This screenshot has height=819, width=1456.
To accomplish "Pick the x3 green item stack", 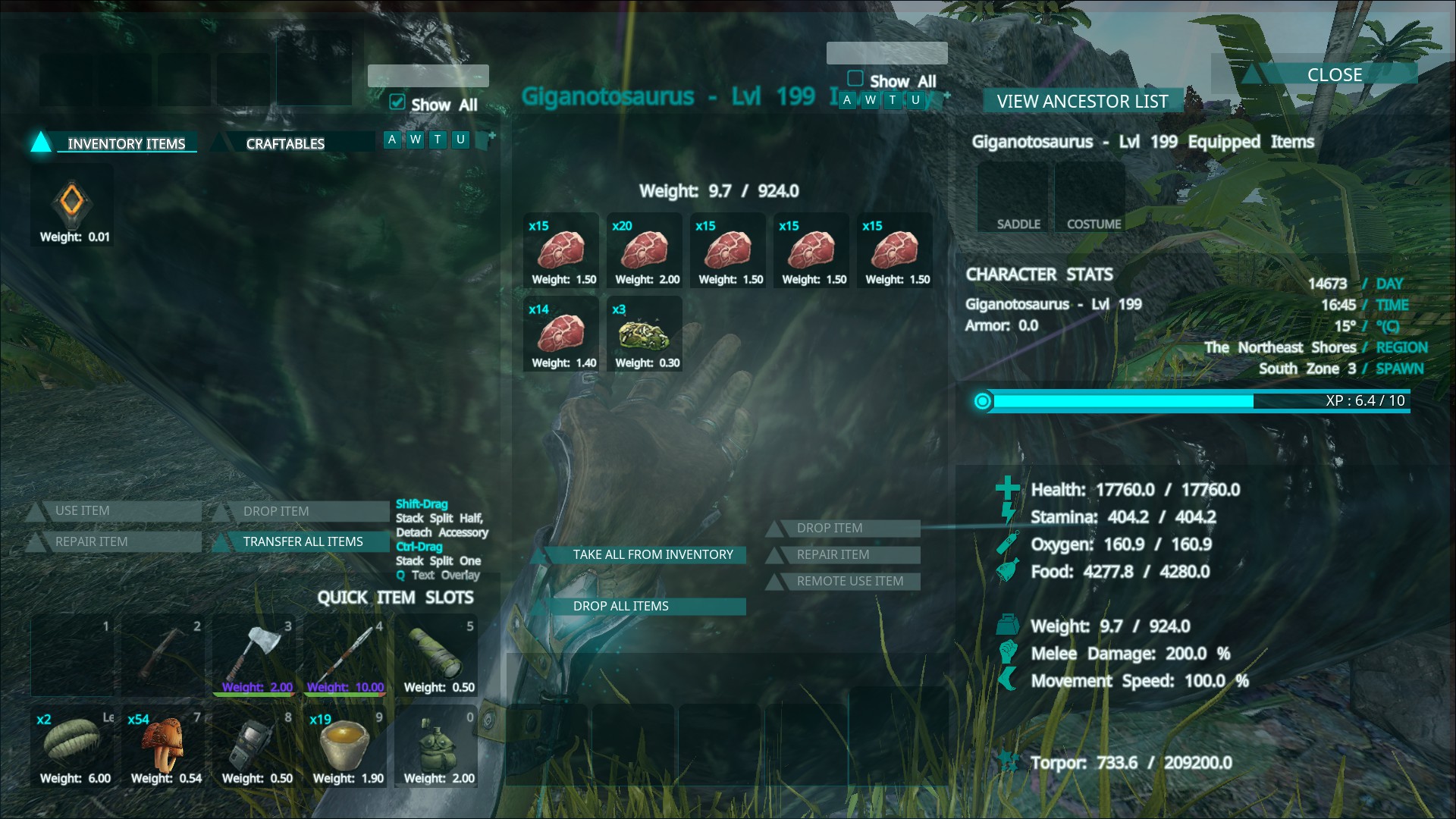I will [x=645, y=334].
